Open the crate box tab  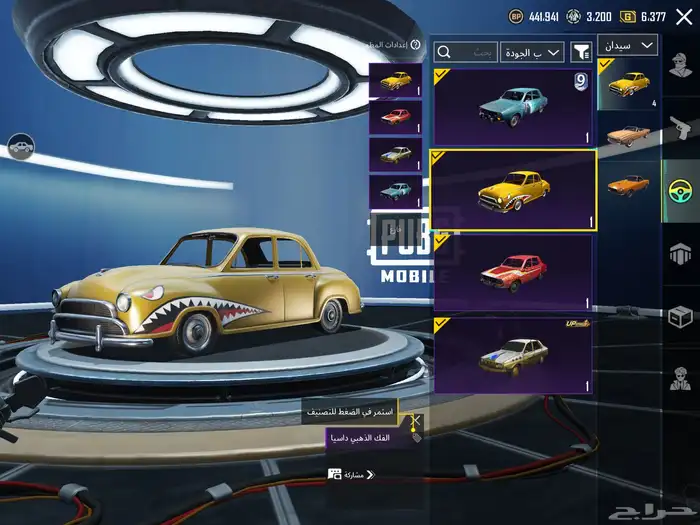[x=681, y=316]
